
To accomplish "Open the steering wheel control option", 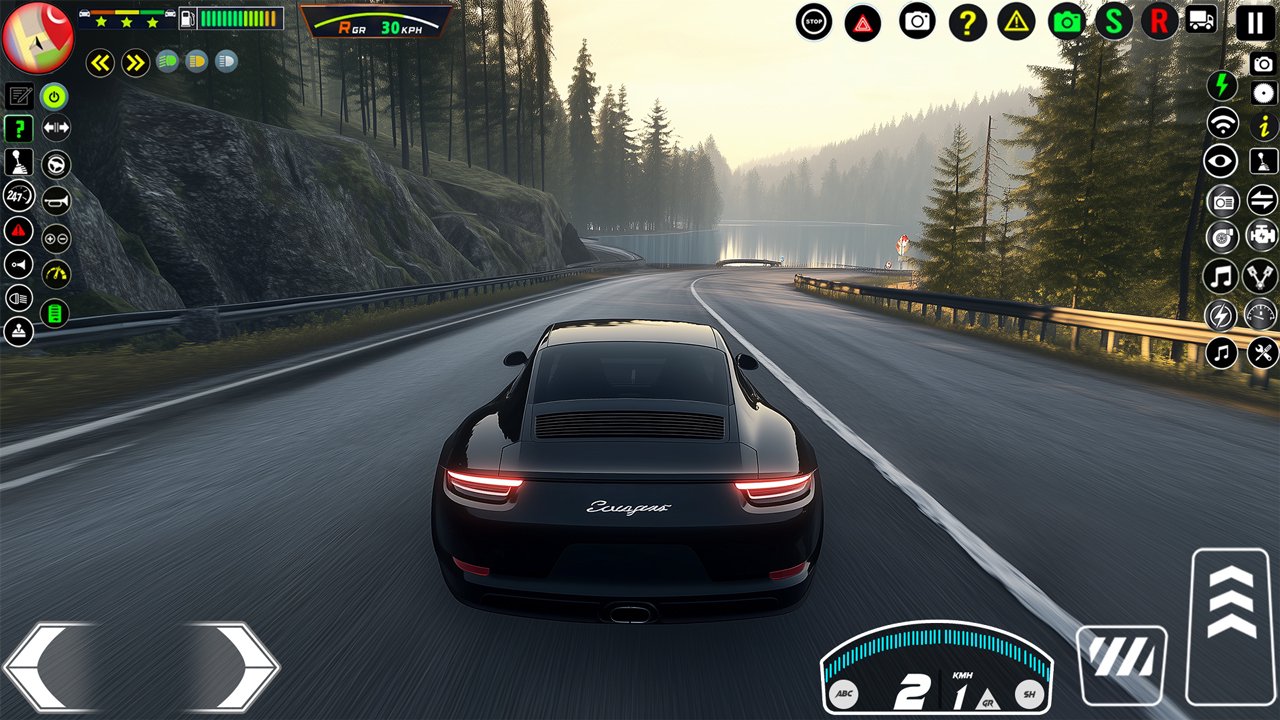I will click(x=56, y=164).
